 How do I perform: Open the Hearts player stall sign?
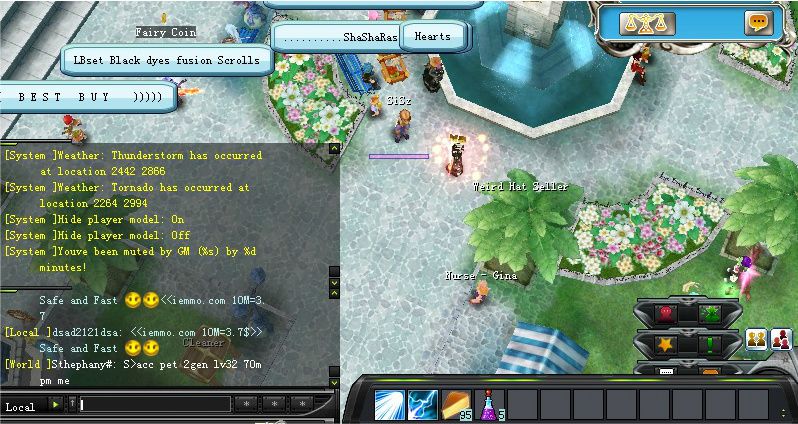coord(432,37)
